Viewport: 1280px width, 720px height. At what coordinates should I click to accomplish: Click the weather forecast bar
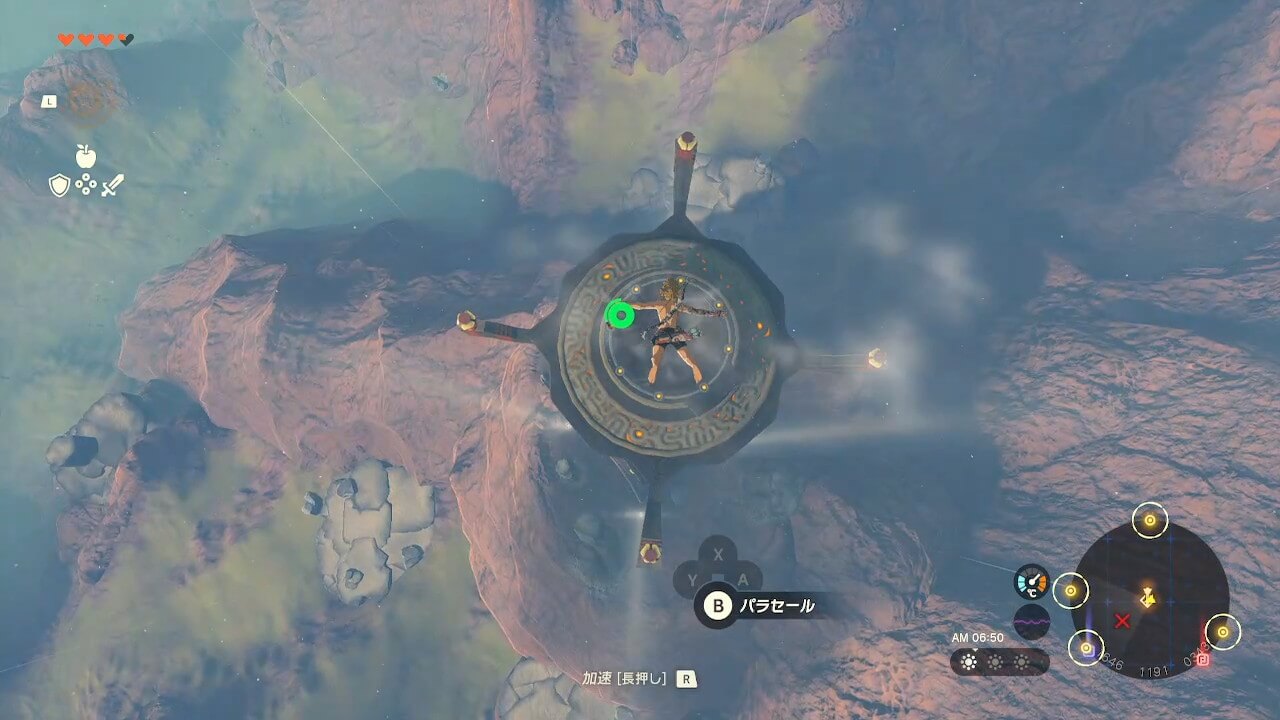click(998, 661)
